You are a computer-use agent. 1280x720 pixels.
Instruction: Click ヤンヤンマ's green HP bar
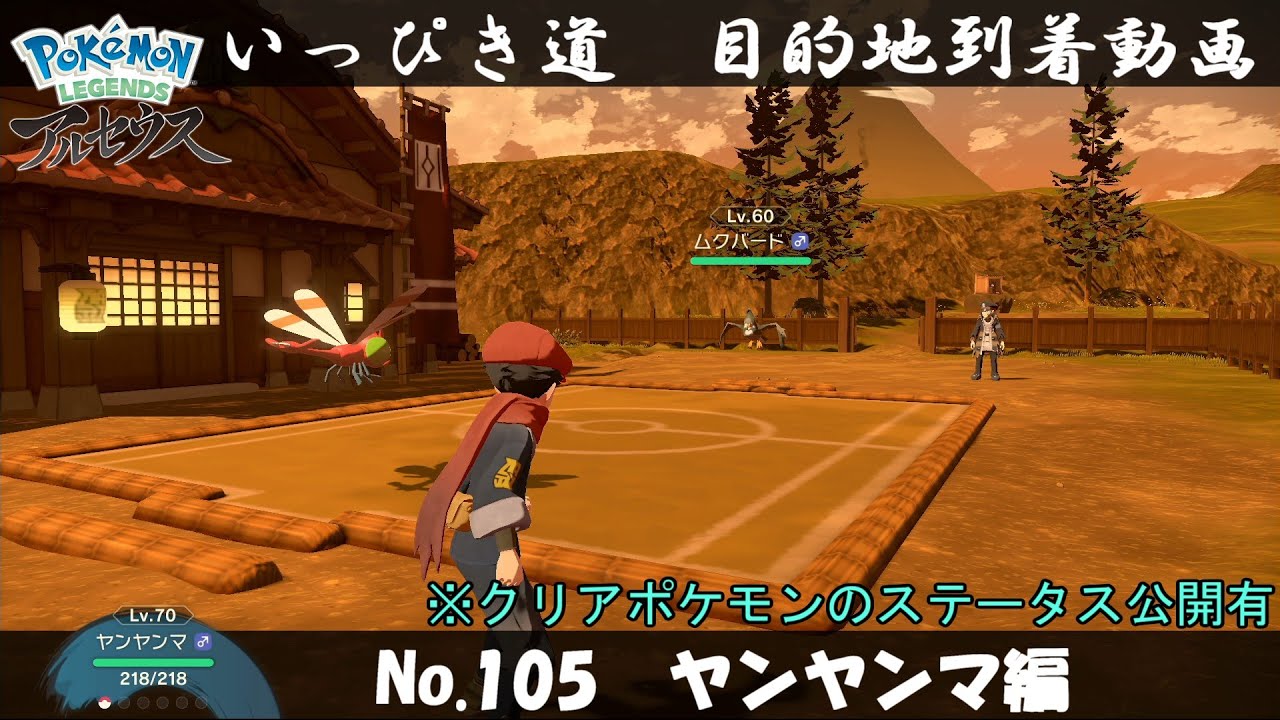(153, 662)
